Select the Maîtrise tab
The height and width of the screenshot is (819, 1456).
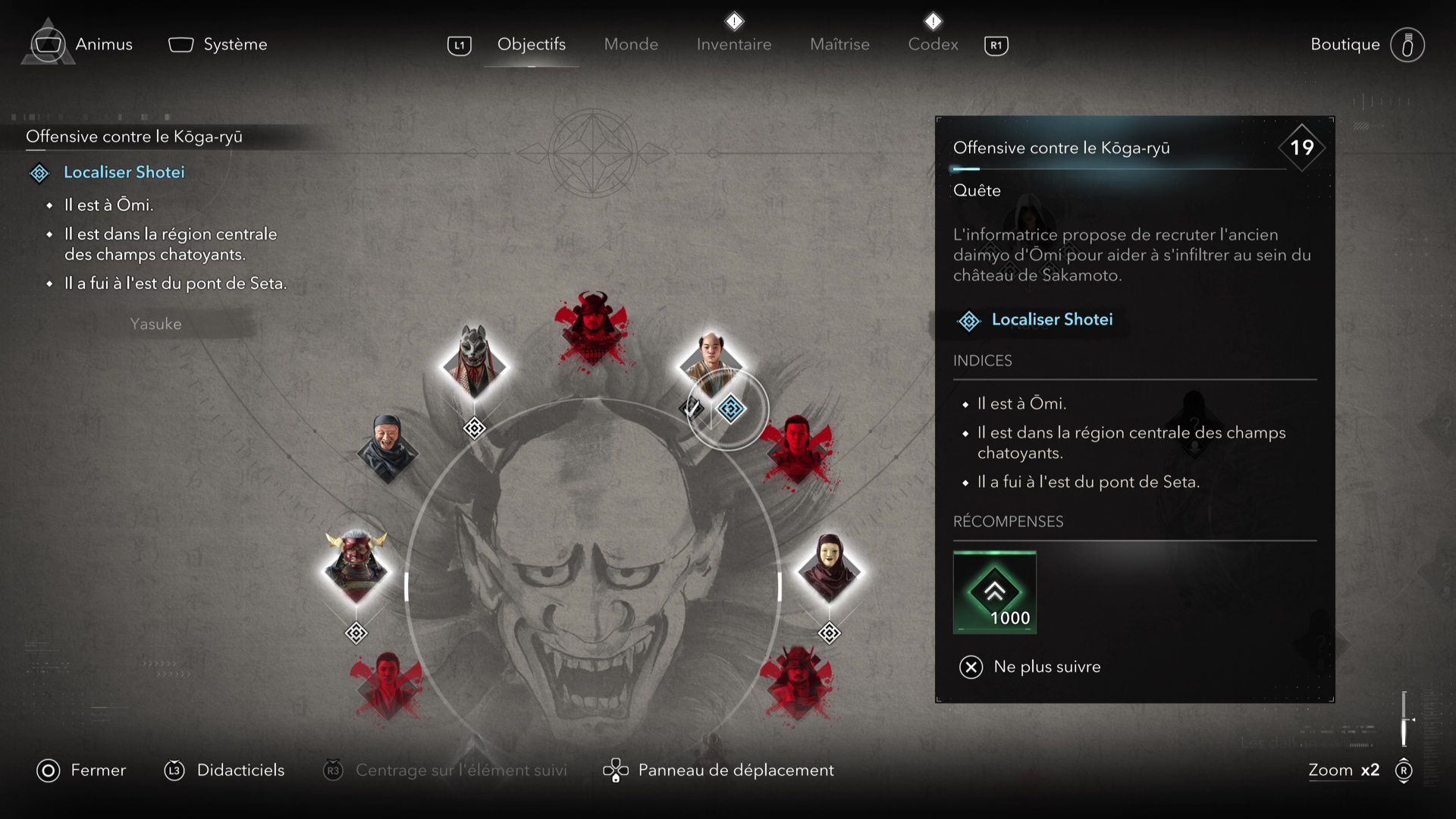839,45
